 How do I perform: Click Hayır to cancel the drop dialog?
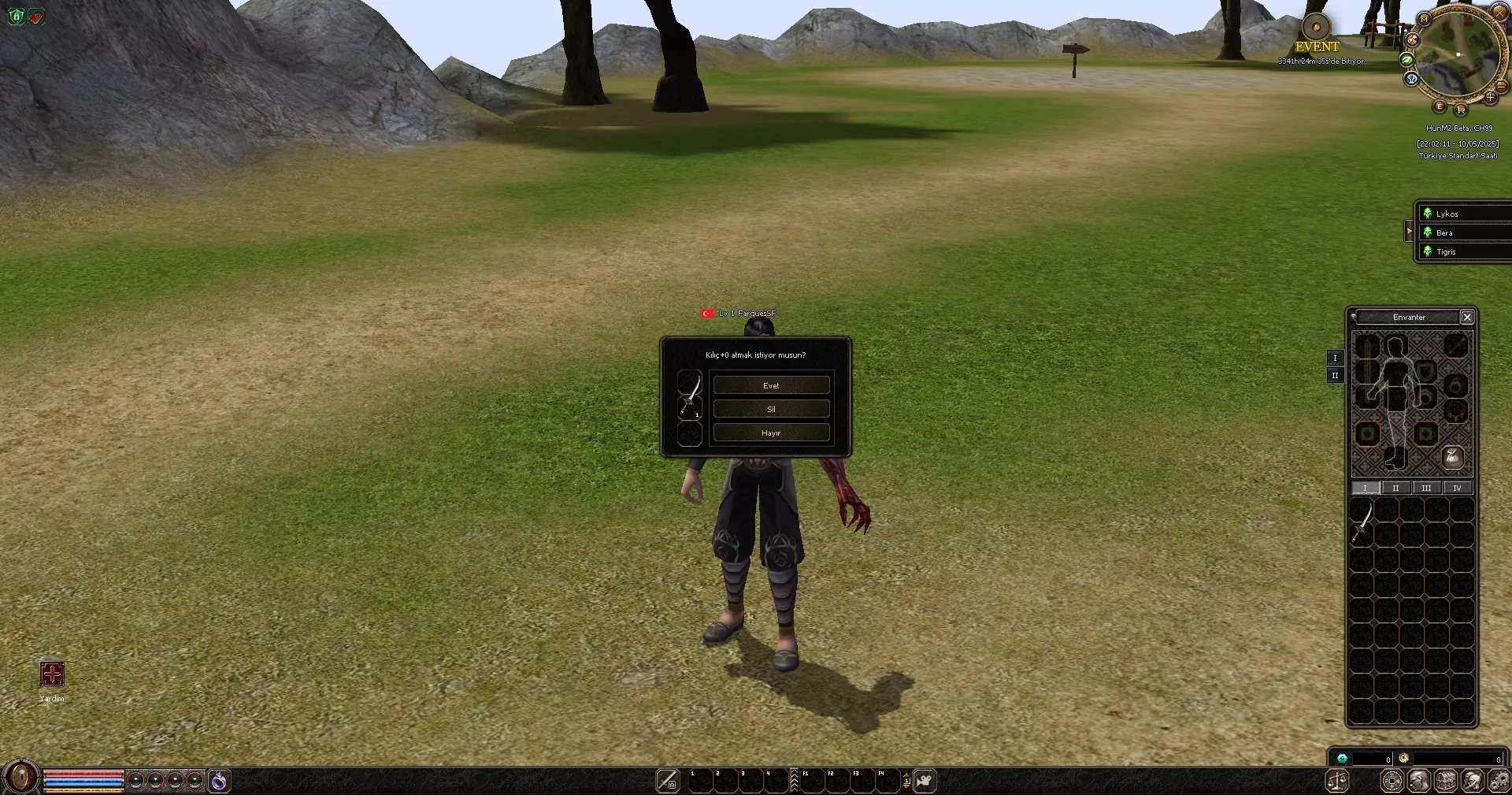tap(771, 433)
